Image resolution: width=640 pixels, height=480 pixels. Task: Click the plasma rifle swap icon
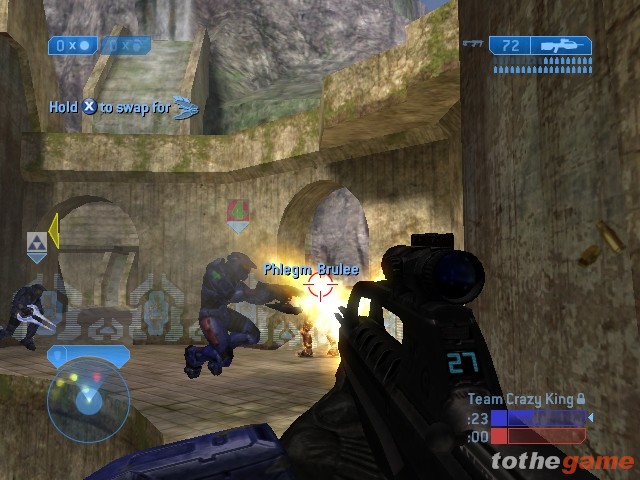point(186,107)
